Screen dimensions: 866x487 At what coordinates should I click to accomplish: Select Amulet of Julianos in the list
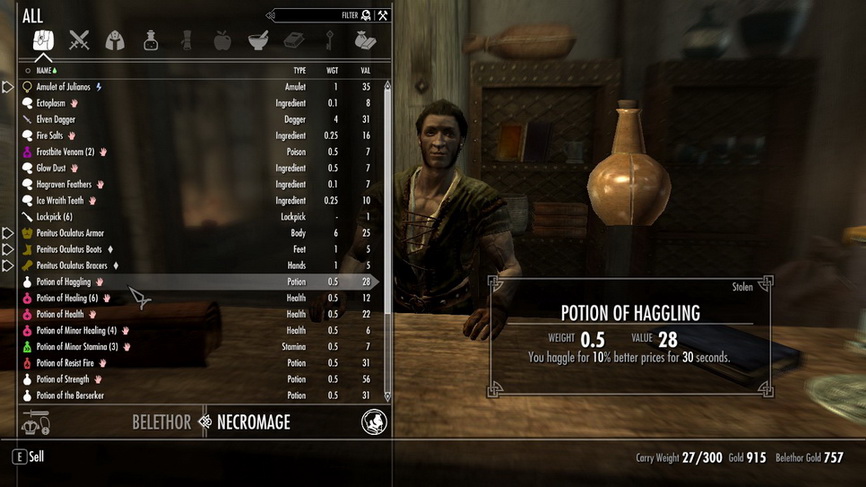point(70,87)
